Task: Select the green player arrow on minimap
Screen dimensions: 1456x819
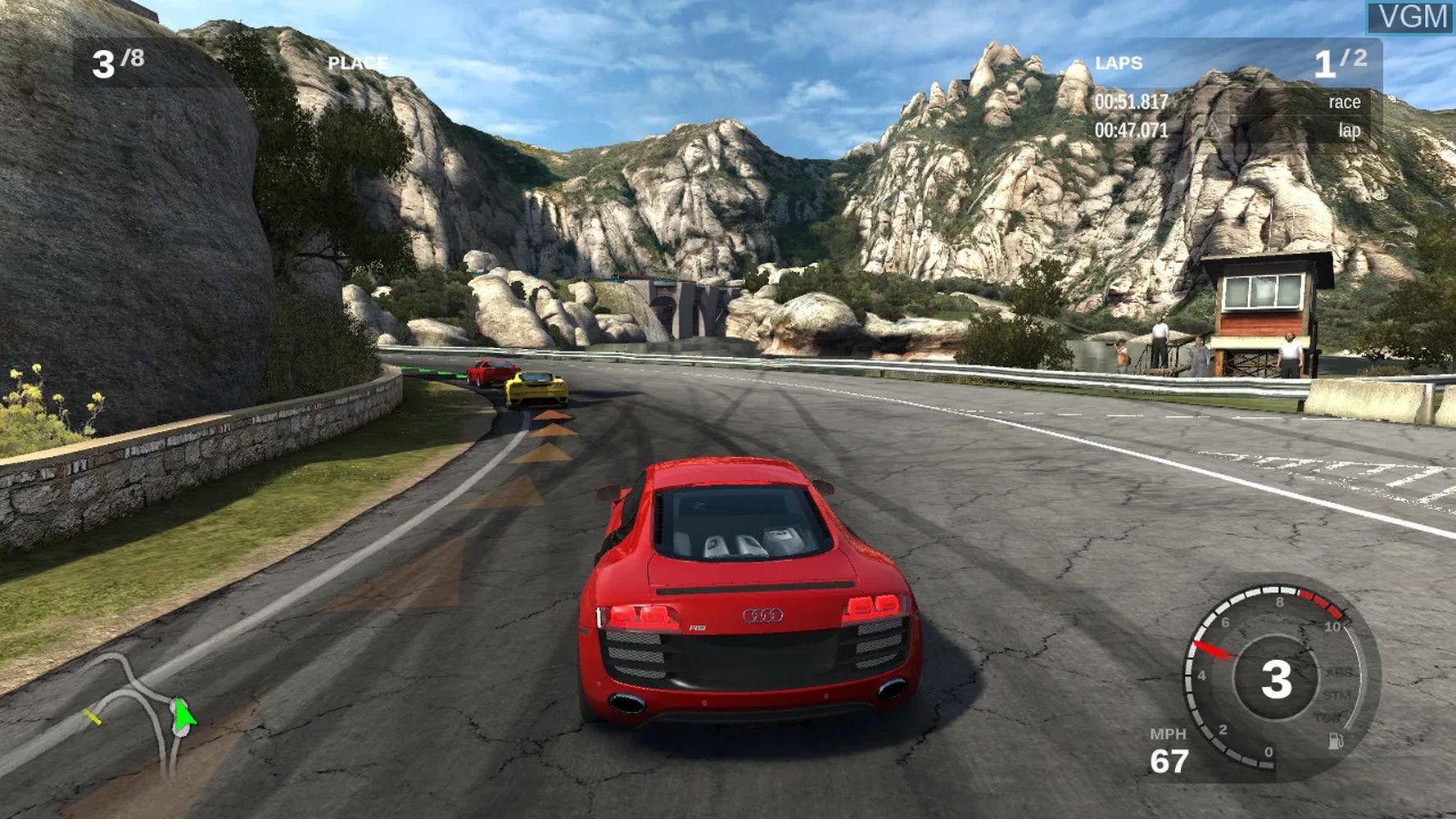Action: (183, 714)
